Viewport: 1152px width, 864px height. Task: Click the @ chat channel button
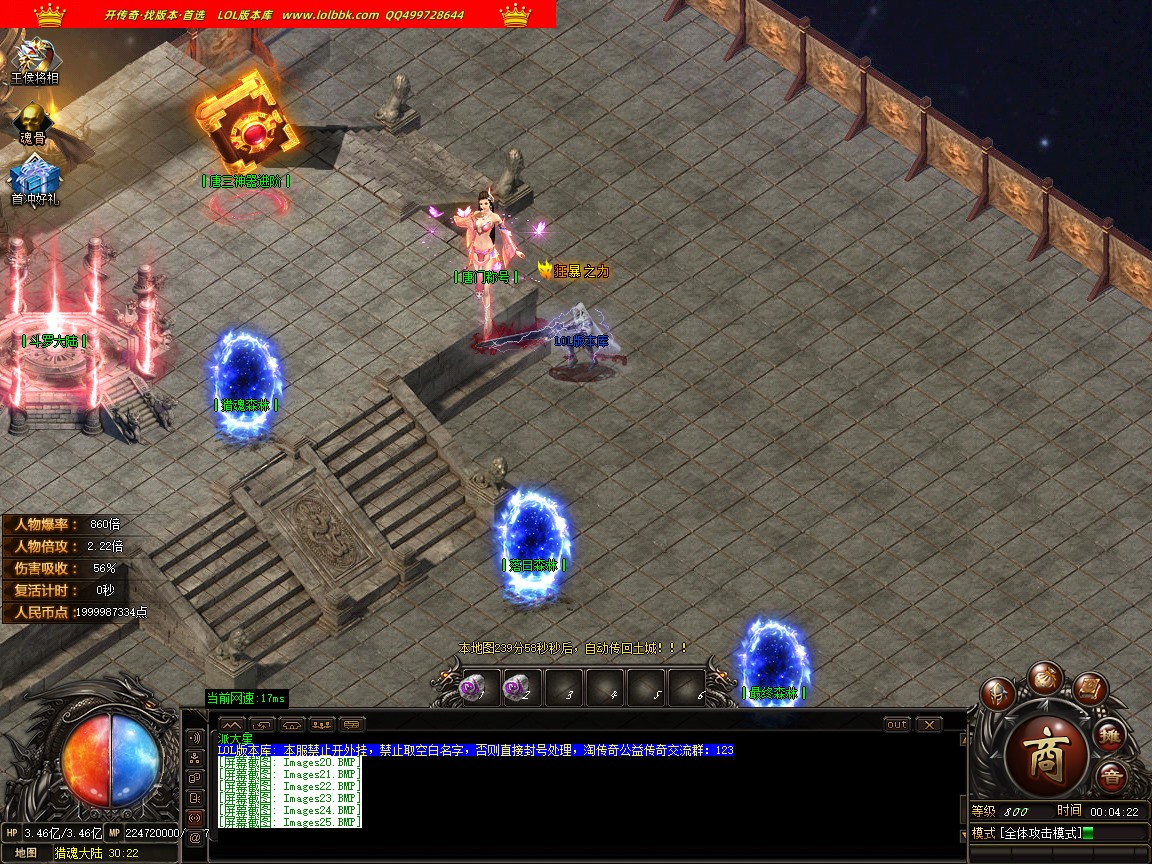[x=194, y=836]
